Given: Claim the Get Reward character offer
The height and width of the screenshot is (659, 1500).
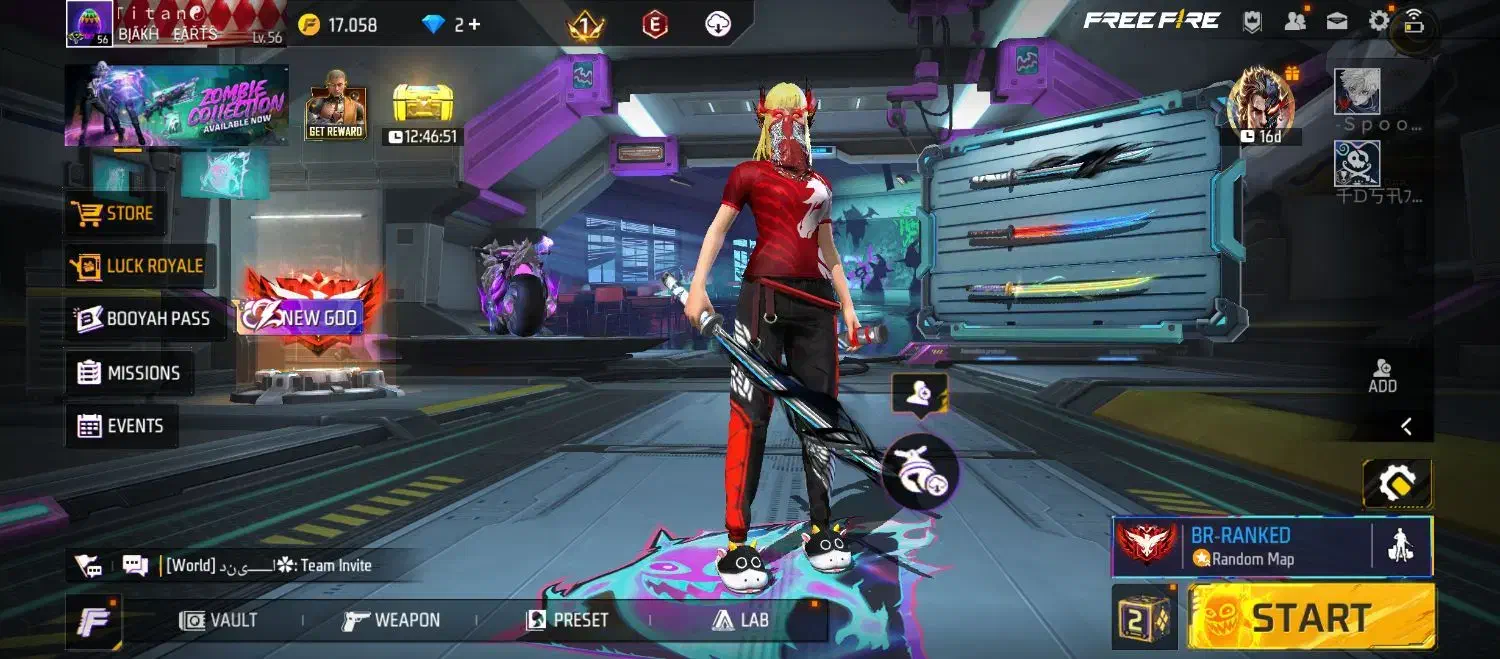Looking at the screenshot, I should point(336,108).
